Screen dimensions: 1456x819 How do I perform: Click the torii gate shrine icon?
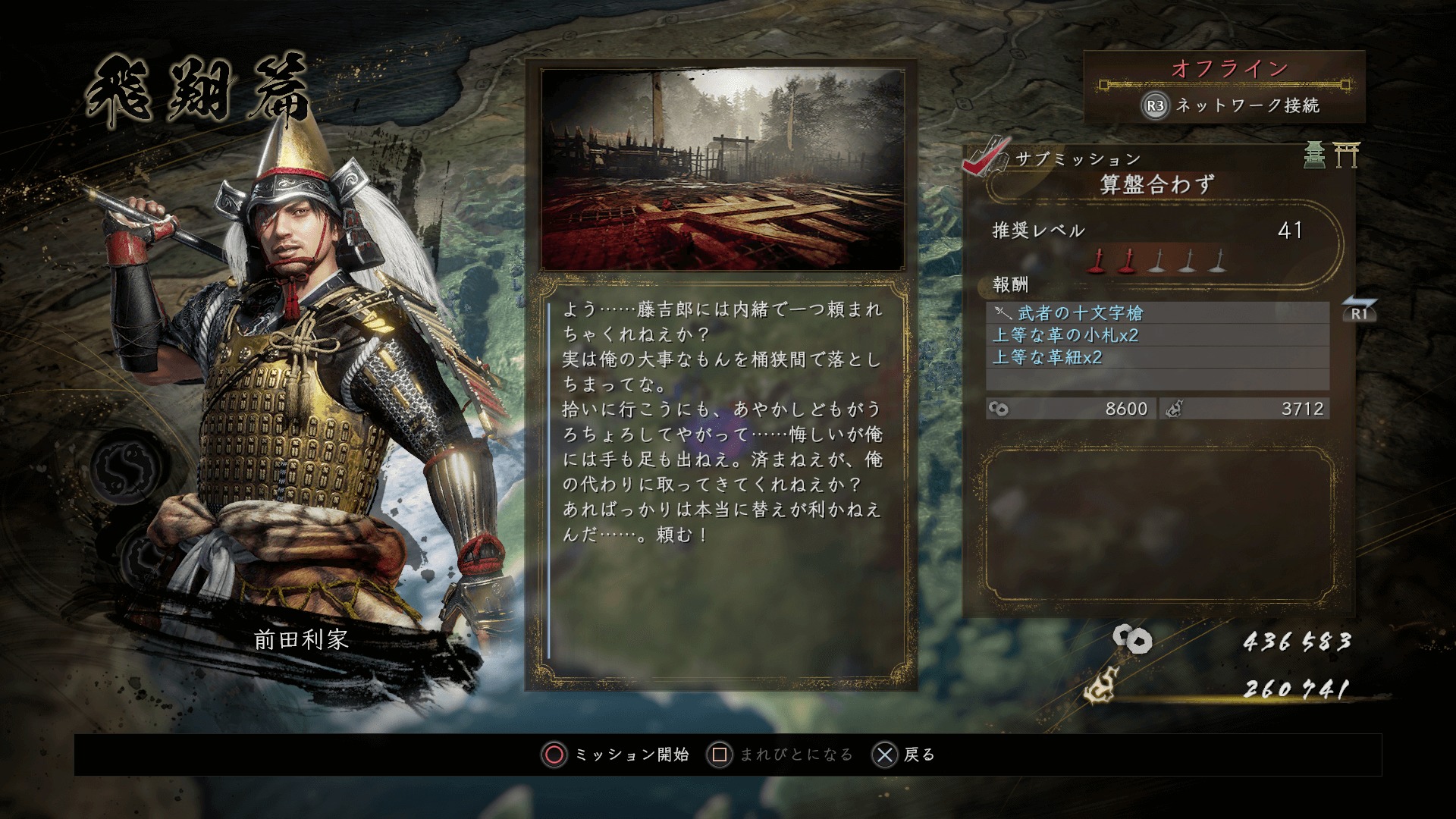(x=1347, y=155)
